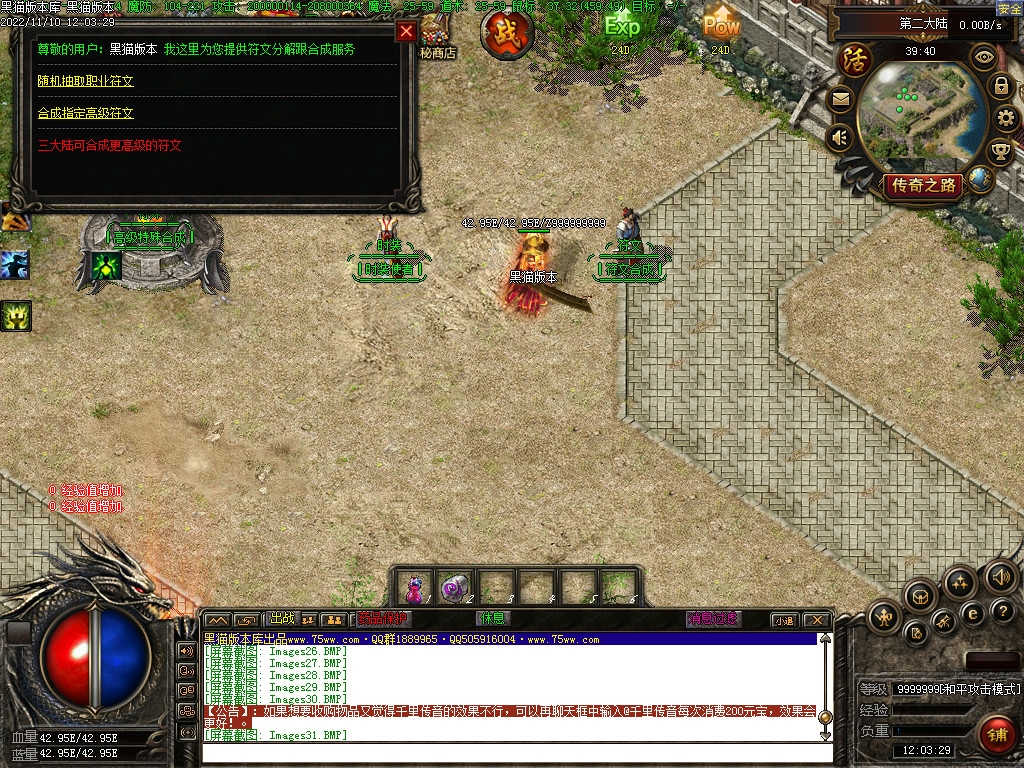Screen dimensions: 1024x768
Task: Click the question mark help icon
Action: pos(1004,610)
